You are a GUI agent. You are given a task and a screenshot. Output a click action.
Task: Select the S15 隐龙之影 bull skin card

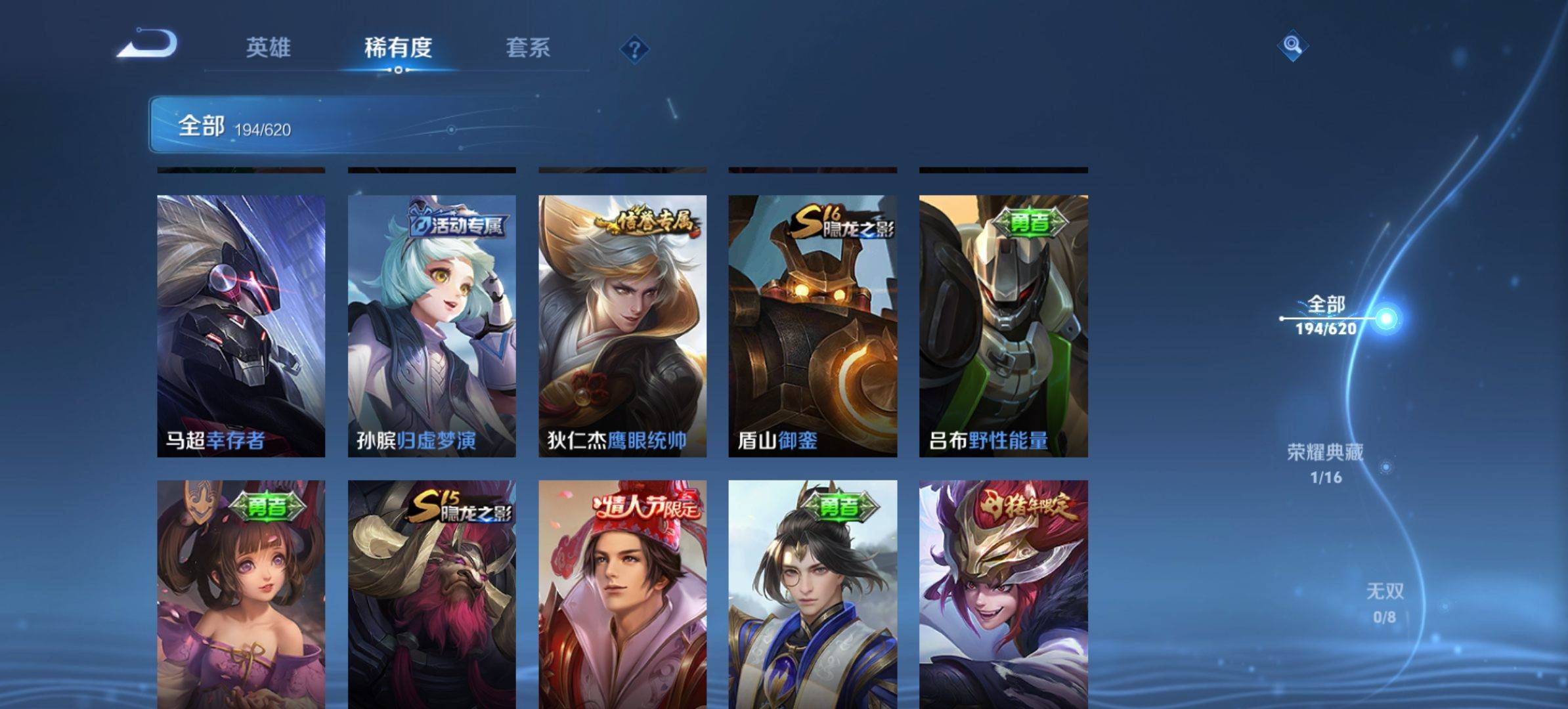click(x=431, y=594)
